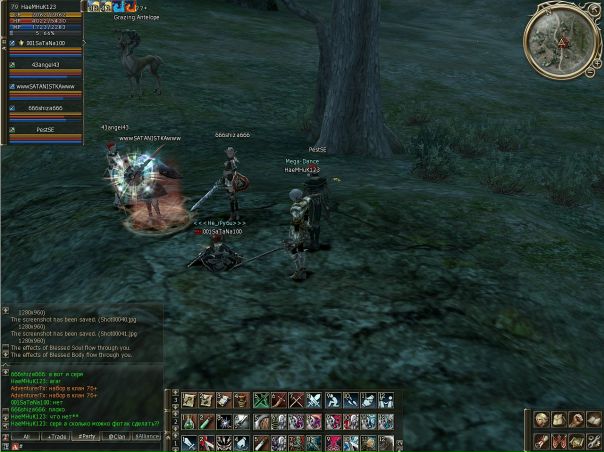Screen dimensions: 604x452
Task: Open the world map icon
Action: 574,440
